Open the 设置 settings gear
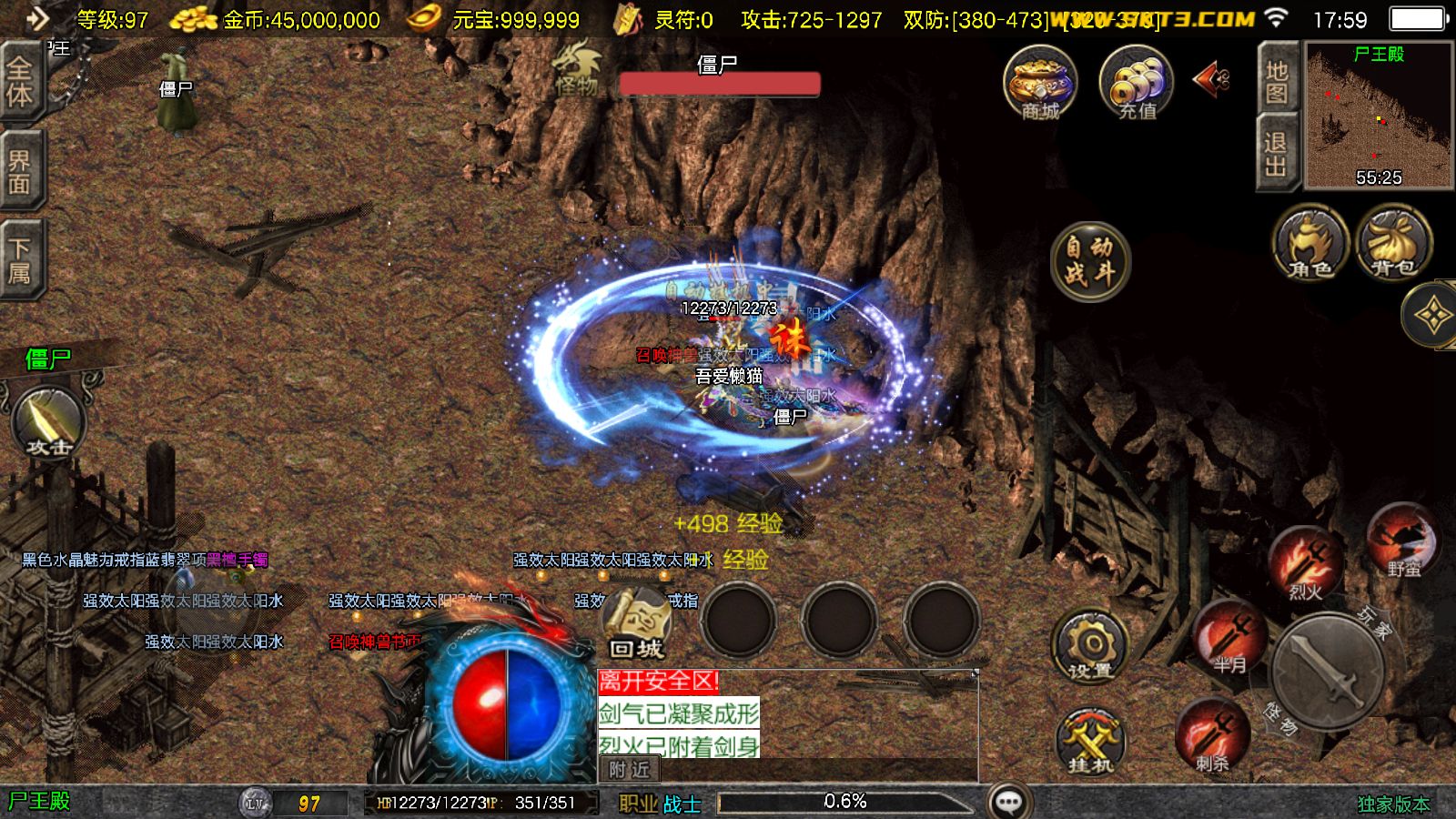1456x819 pixels. [x=1090, y=647]
